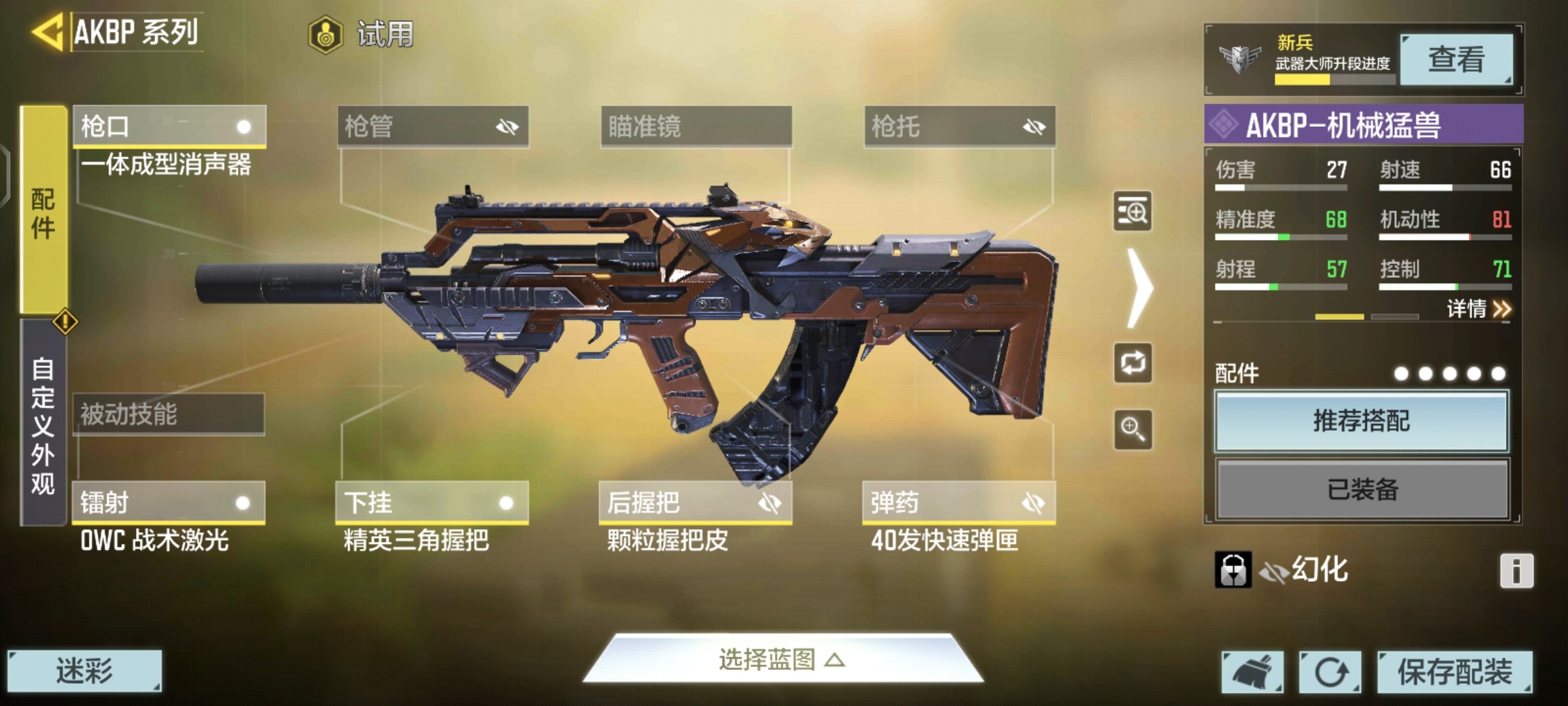The image size is (1568, 706).
Task: Expand the 选择蓝图 blueprint selector
Action: point(782,660)
